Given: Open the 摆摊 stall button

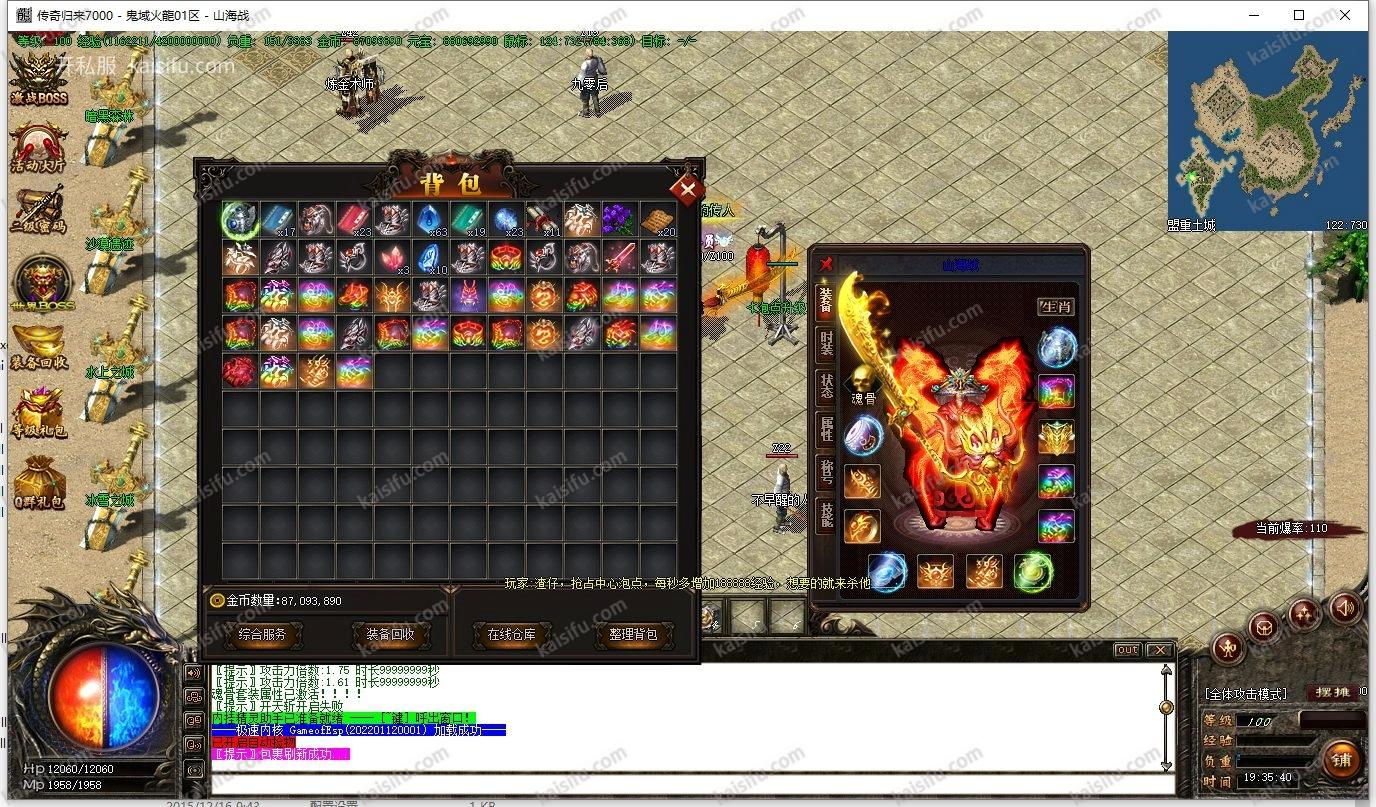Looking at the screenshot, I should point(1332,692).
